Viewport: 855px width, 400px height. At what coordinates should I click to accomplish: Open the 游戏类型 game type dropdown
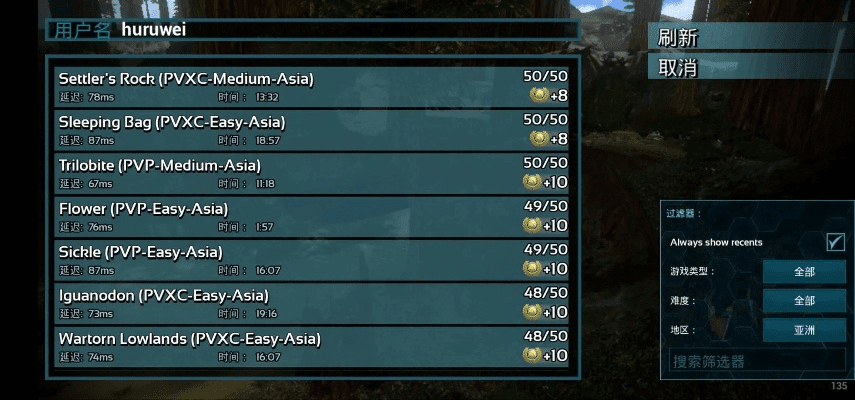click(x=804, y=272)
